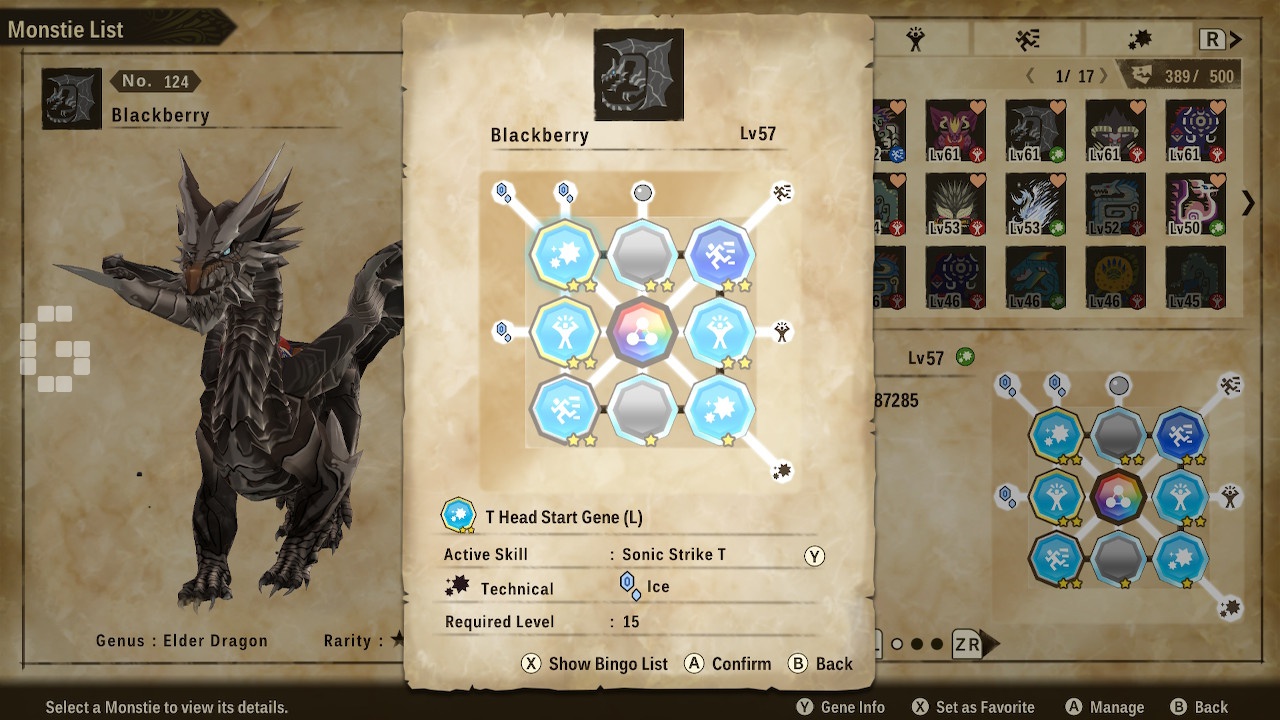The width and height of the screenshot is (1280, 720).
Task: Select the Lv46 yellow round monstie thumbnail
Action: (x=1116, y=278)
